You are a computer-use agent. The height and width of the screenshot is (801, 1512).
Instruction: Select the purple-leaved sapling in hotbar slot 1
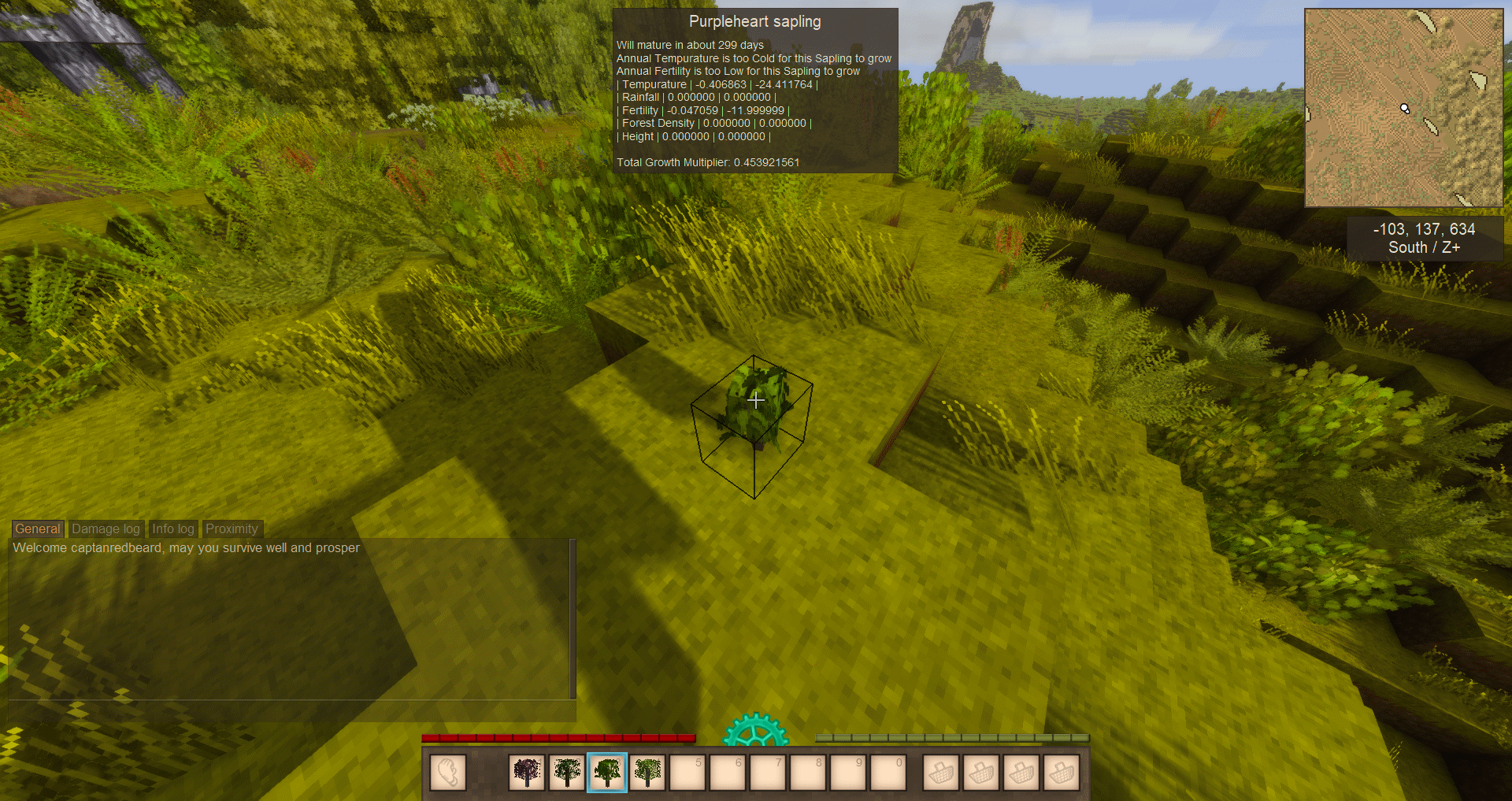click(x=527, y=772)
